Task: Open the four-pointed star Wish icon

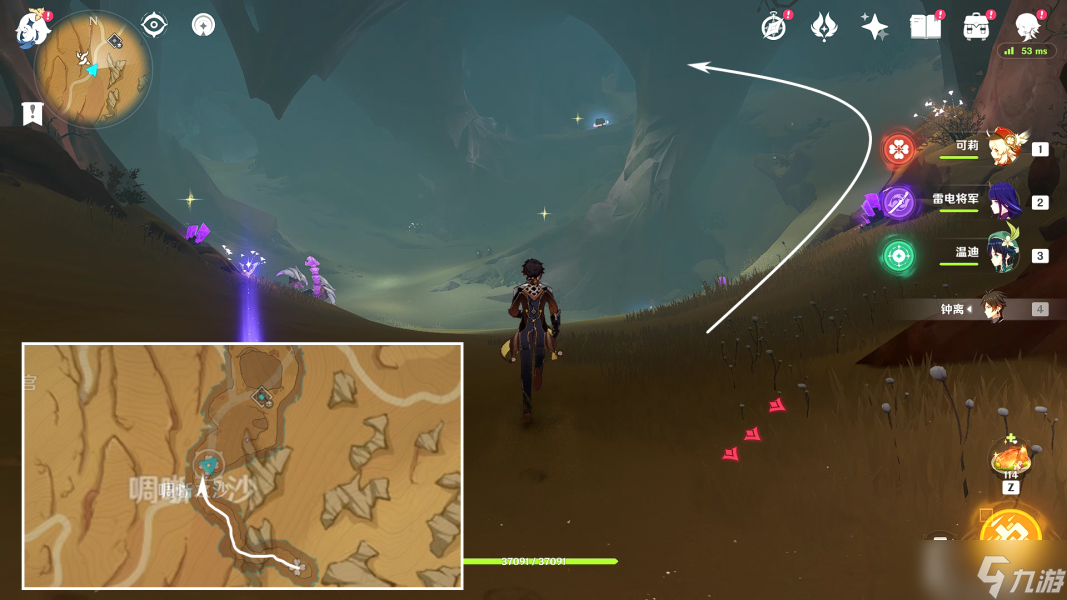Action: tap(875, 27)
